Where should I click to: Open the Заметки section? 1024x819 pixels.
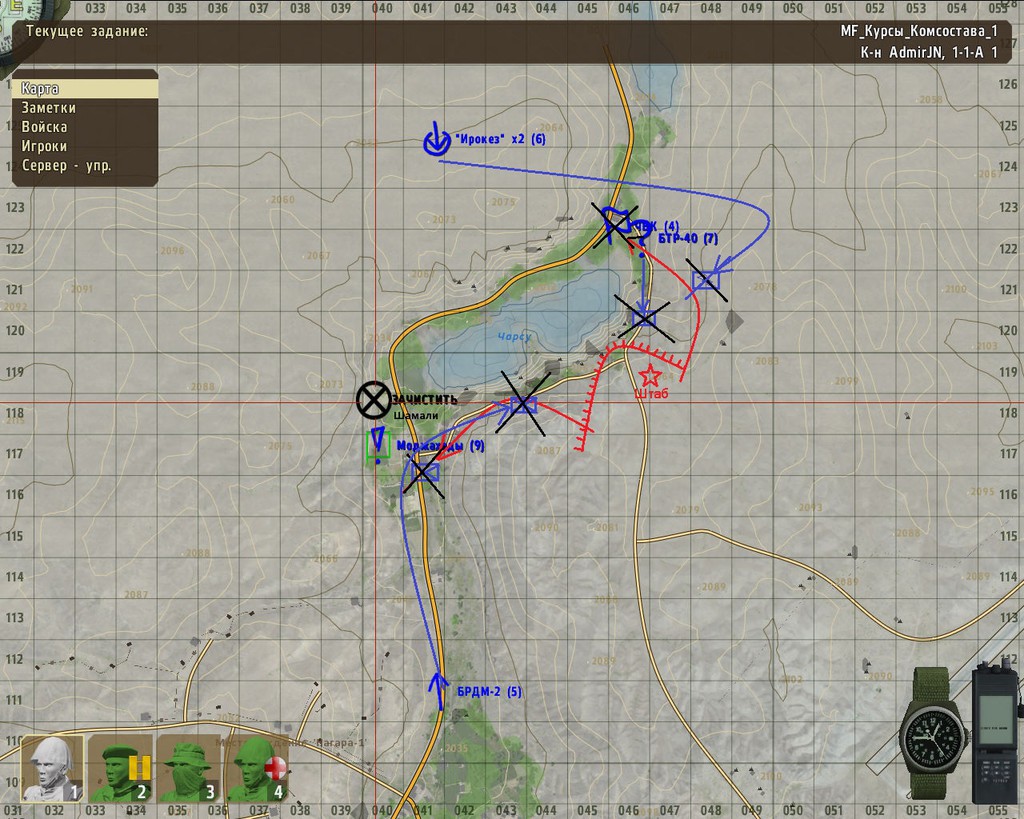pos(85,108)
